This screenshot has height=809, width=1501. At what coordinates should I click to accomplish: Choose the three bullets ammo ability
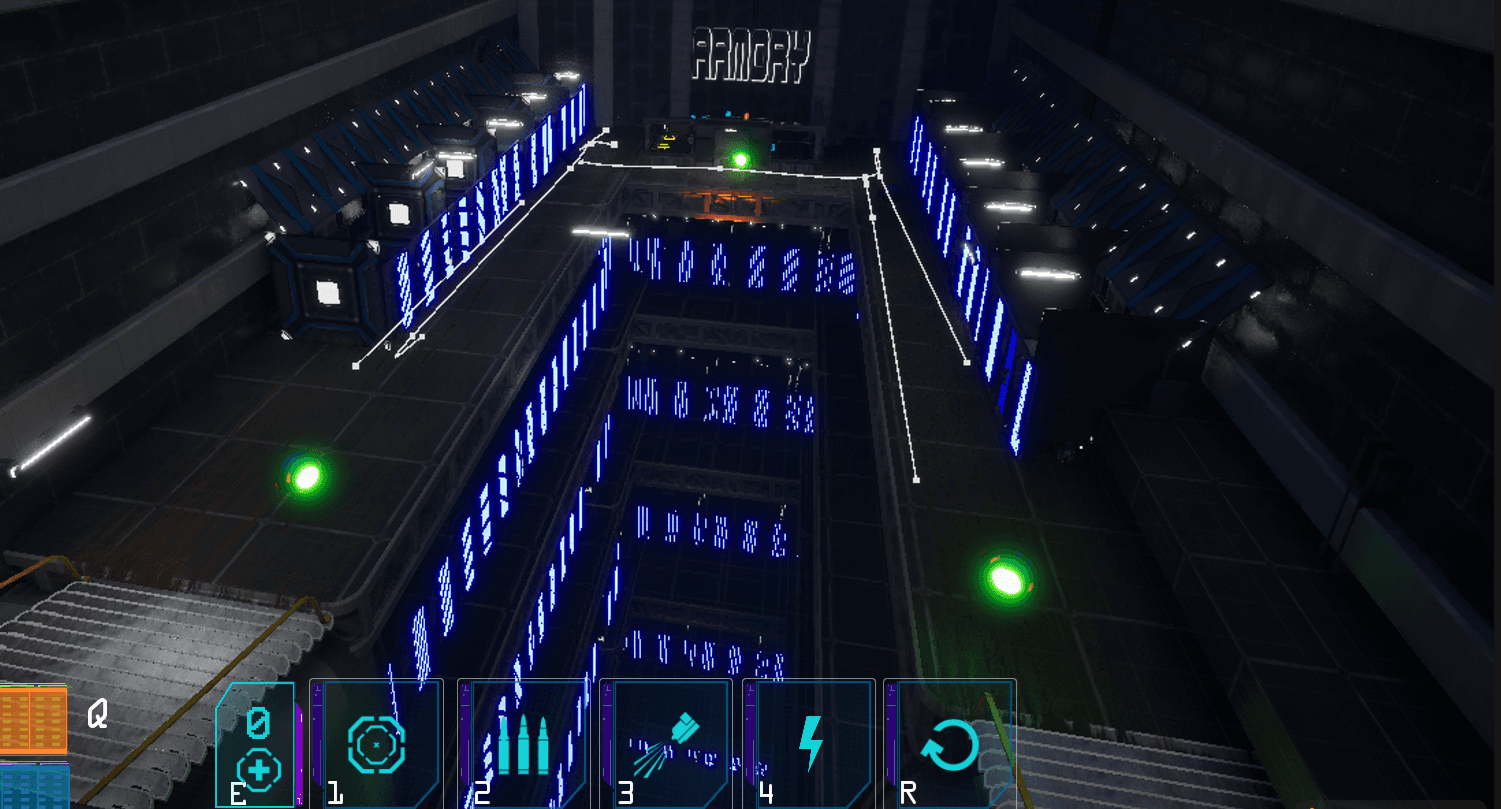522,743
